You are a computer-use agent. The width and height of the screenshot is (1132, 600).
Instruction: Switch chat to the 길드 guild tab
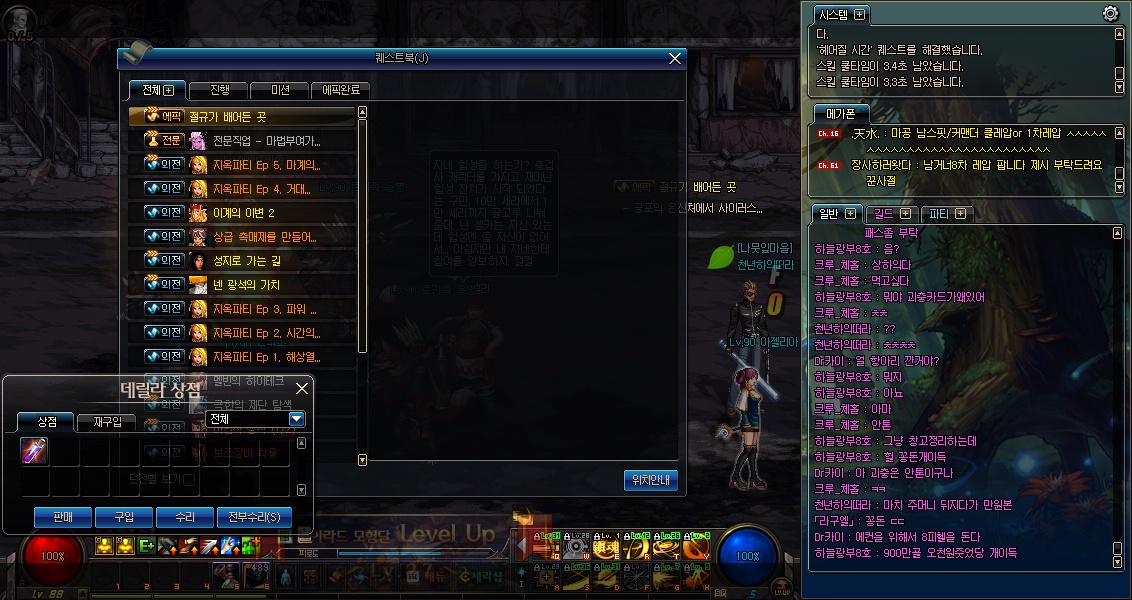point(890,214)
